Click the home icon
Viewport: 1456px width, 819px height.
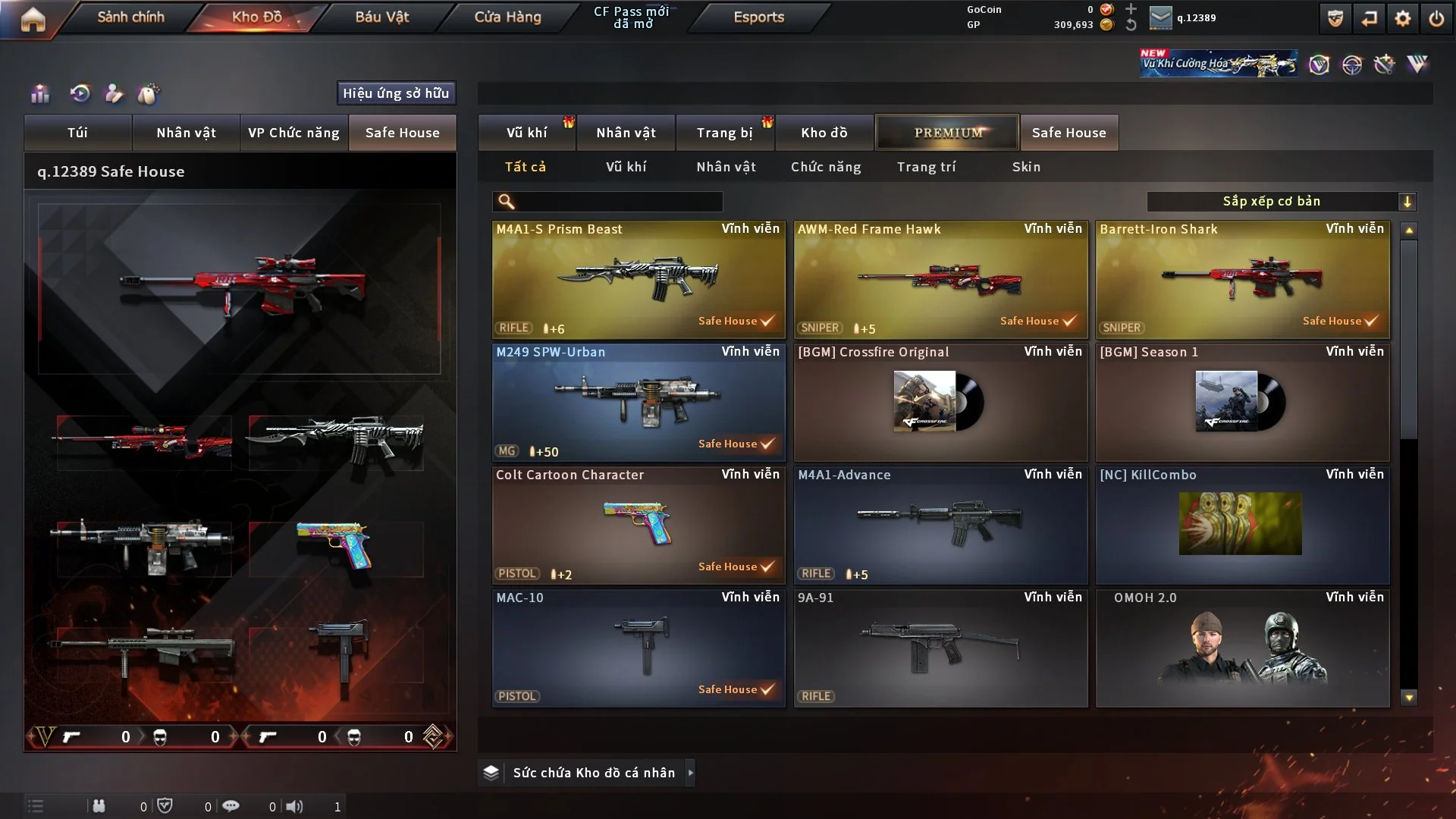tap(33, 19)
